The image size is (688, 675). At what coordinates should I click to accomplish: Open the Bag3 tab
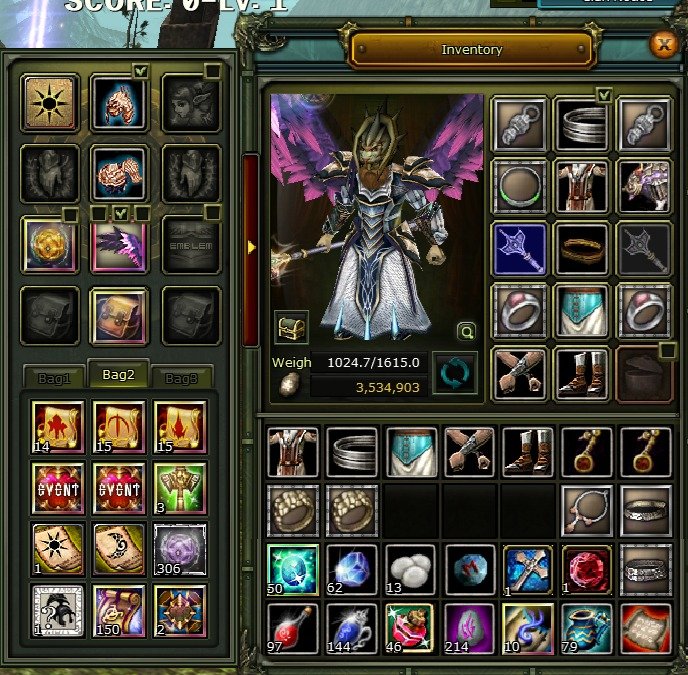(182, 379)
